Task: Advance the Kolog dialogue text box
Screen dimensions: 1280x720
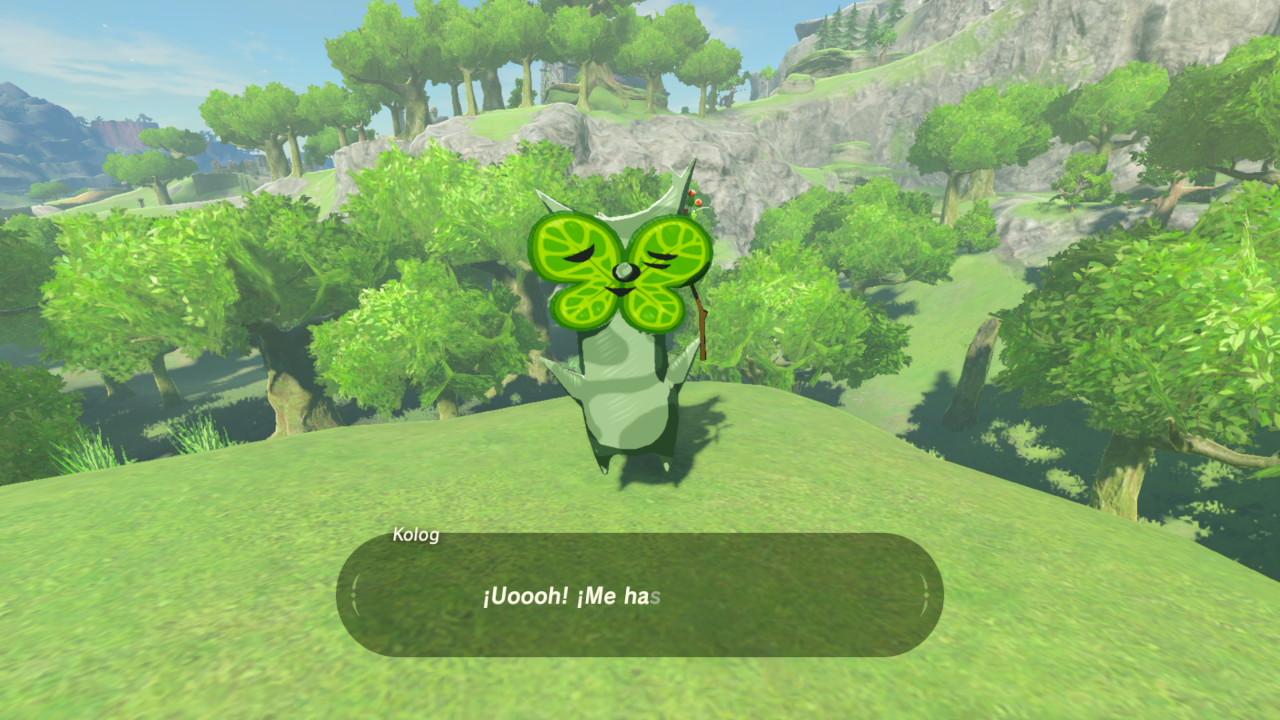Action: click(x=640, y=596)
